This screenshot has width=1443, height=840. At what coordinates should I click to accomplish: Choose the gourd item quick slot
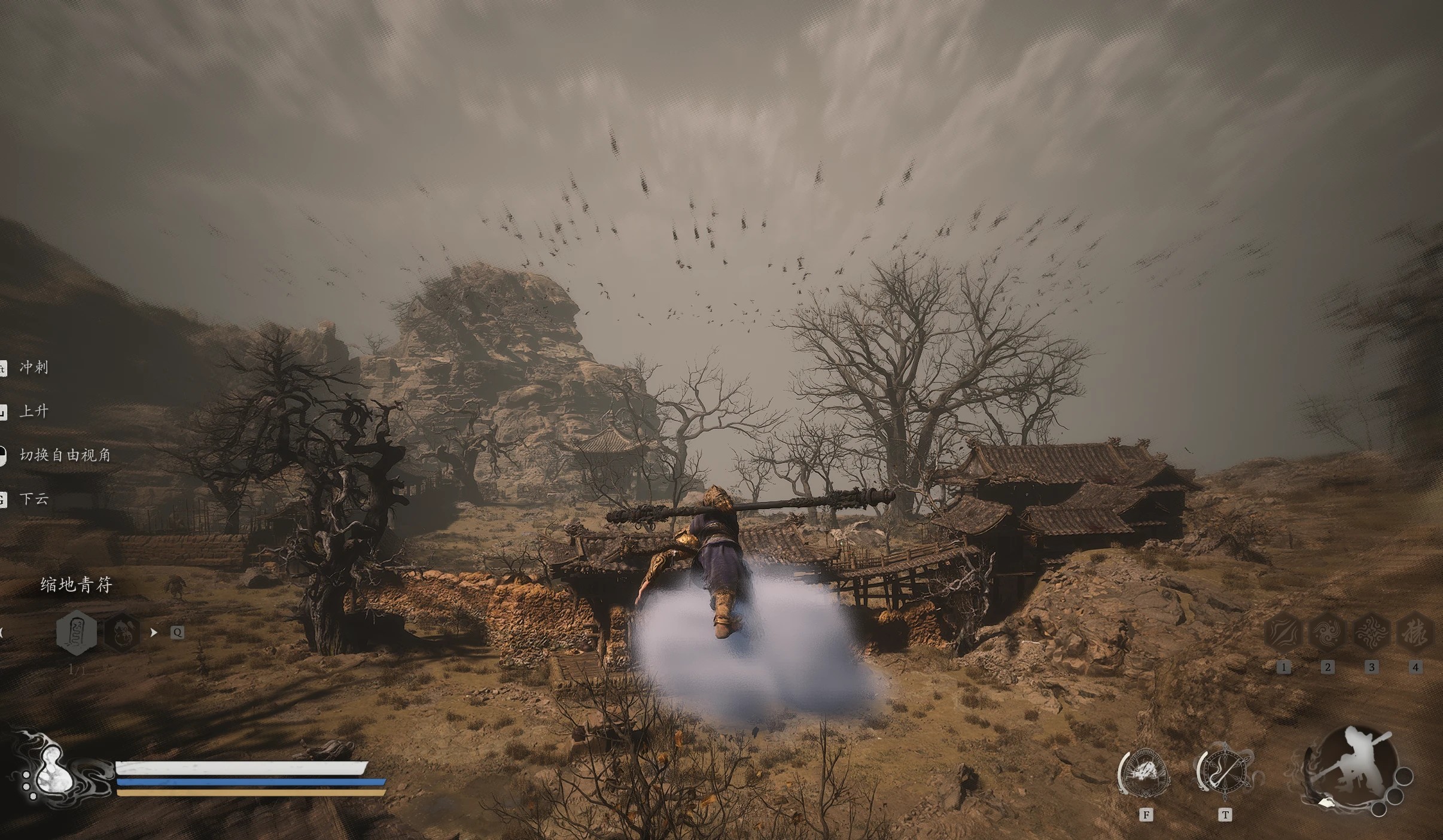(x=122, y=632)
